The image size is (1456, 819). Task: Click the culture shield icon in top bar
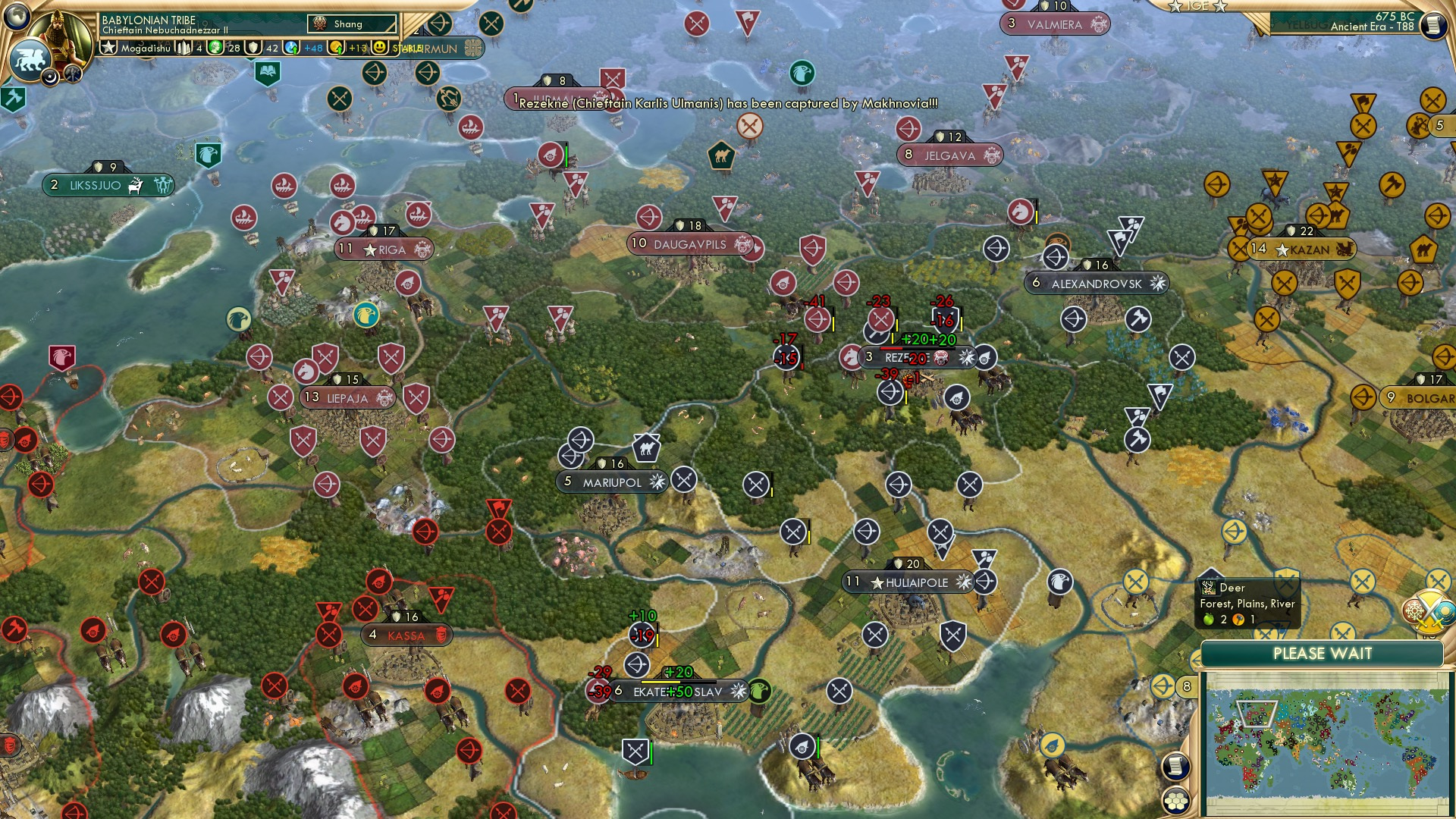[x=253, y=47]
